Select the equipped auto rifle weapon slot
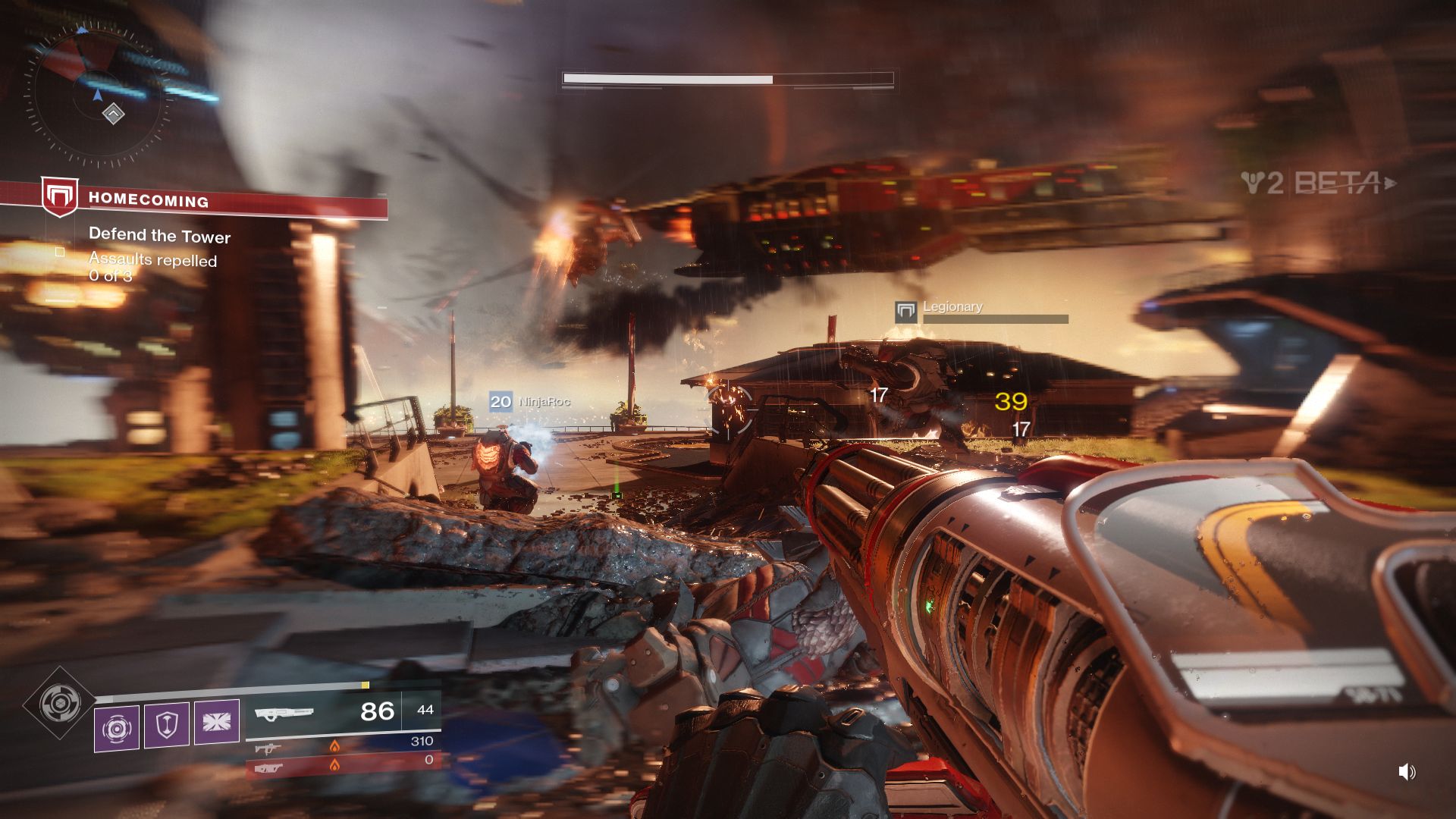 [343, 713]
